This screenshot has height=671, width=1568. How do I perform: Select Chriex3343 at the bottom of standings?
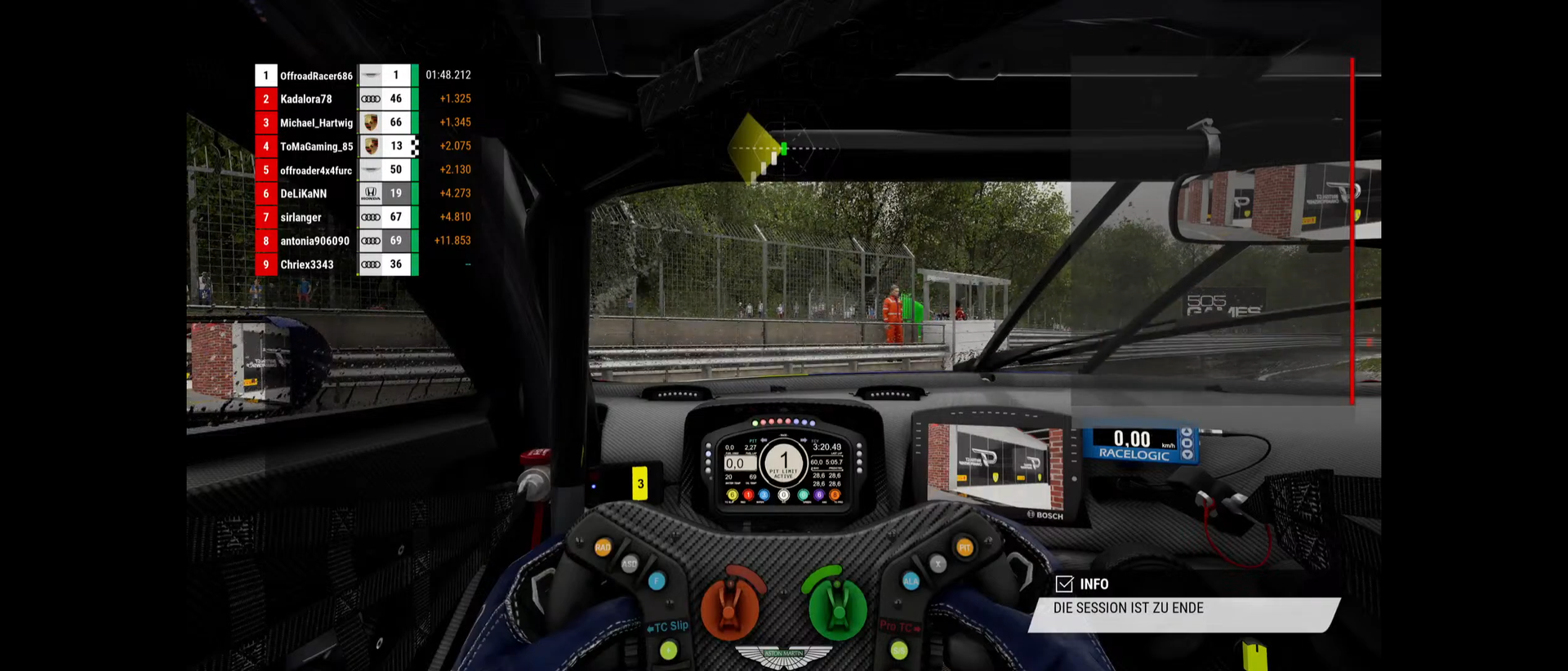pos(307,265)
